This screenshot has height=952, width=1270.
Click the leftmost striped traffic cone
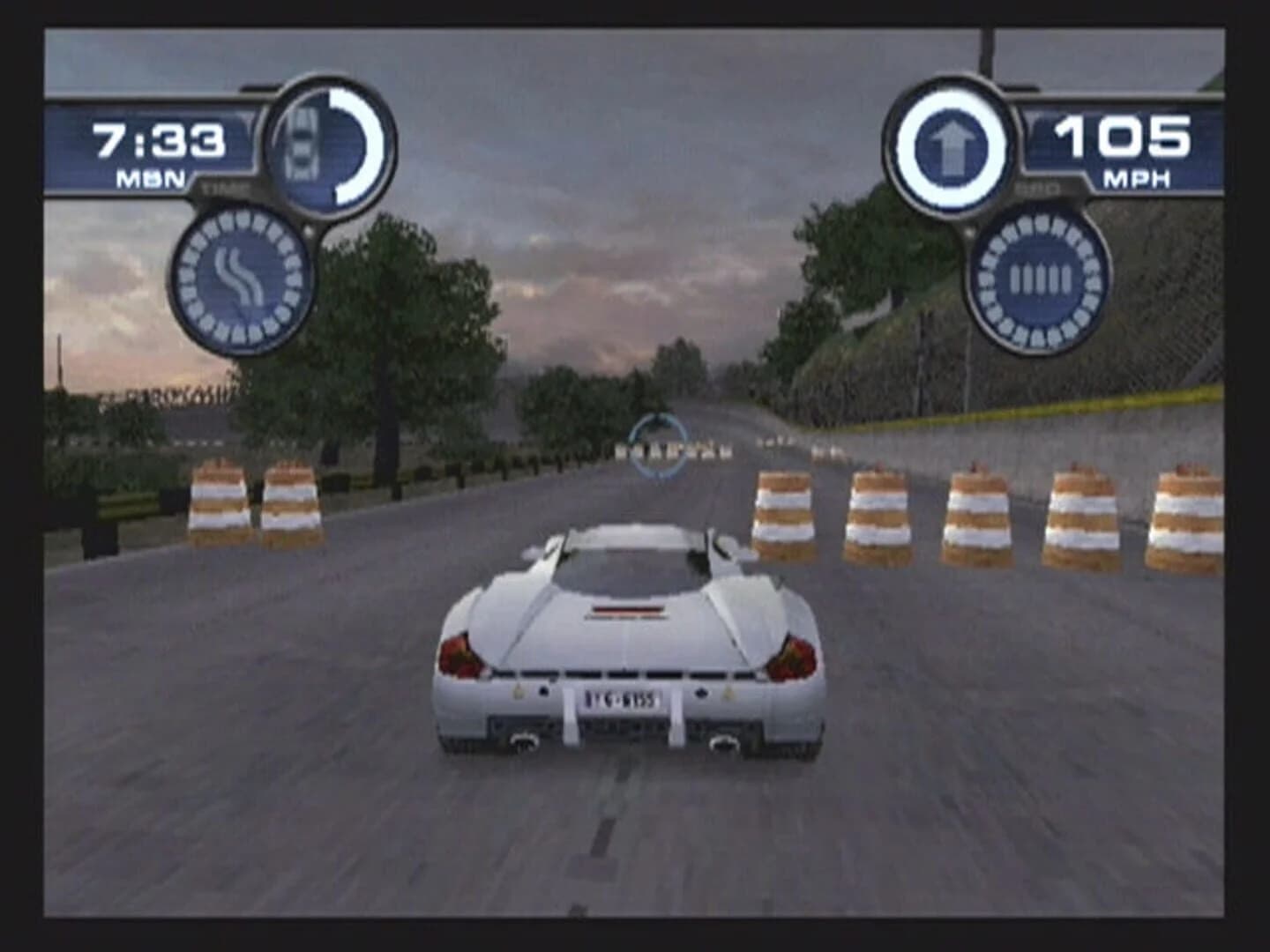(x=218, y=502)
